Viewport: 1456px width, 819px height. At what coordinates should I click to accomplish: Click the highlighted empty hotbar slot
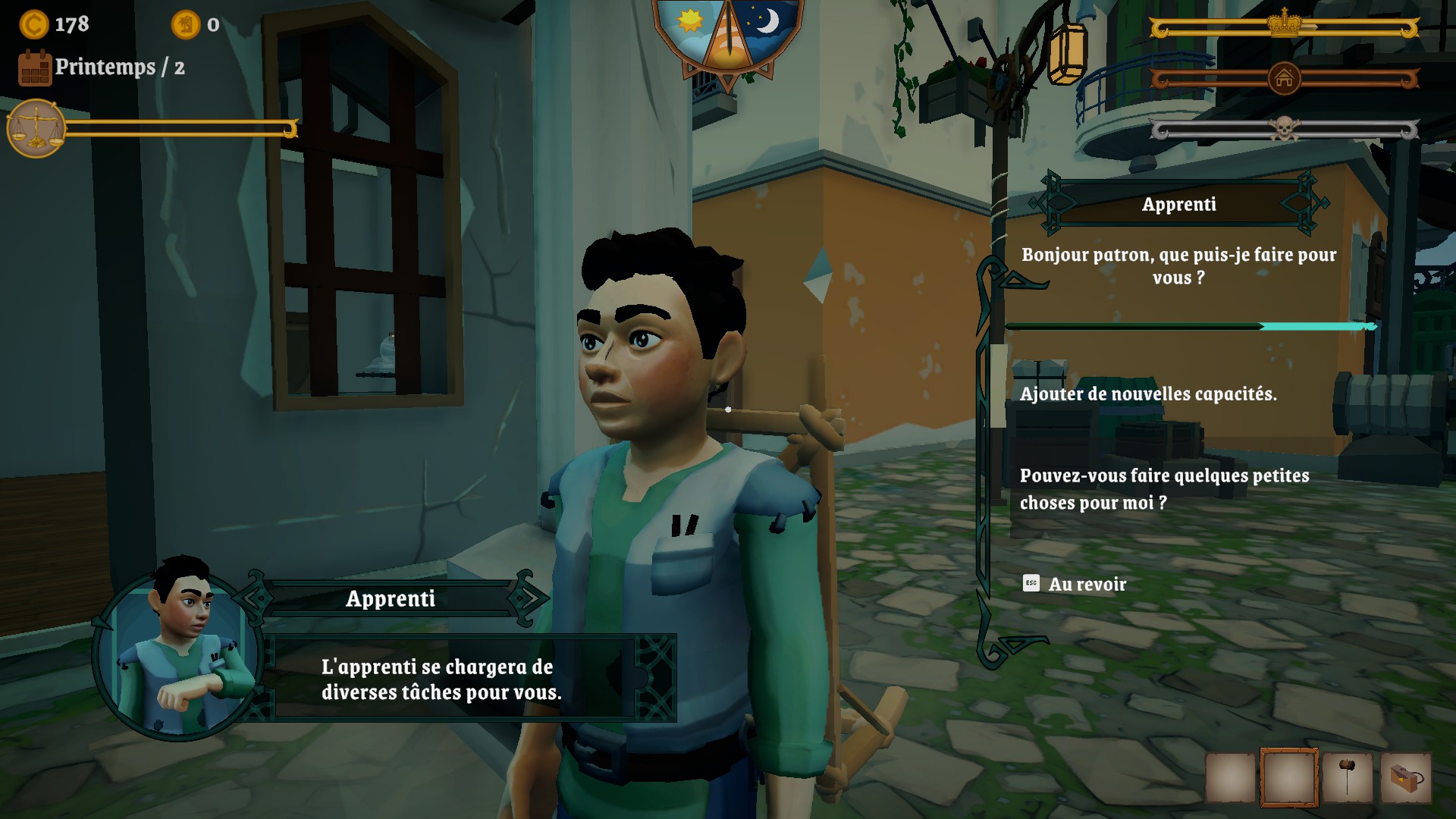(x=1288, y=778)
